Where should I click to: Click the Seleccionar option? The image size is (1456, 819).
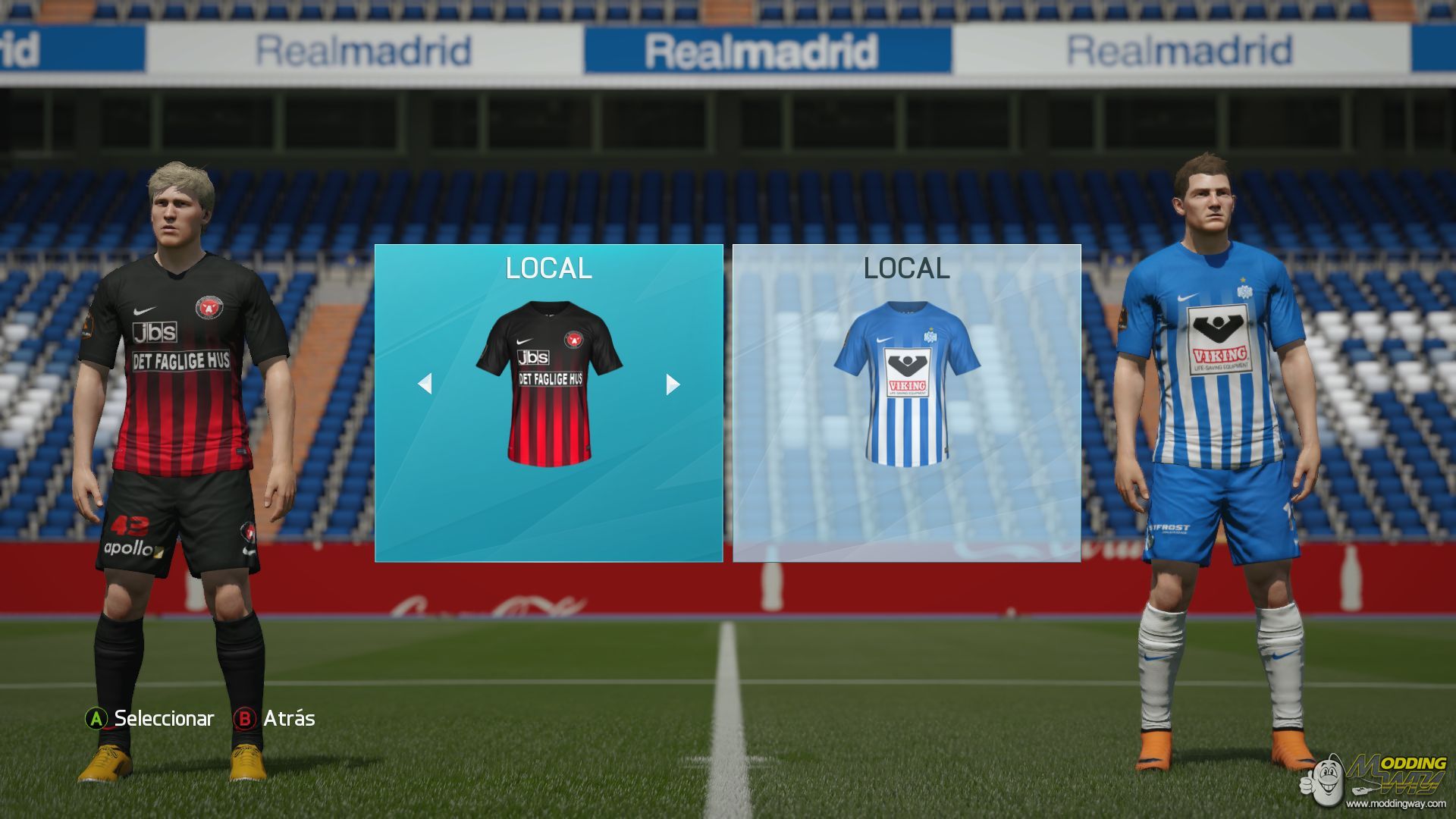150,718
